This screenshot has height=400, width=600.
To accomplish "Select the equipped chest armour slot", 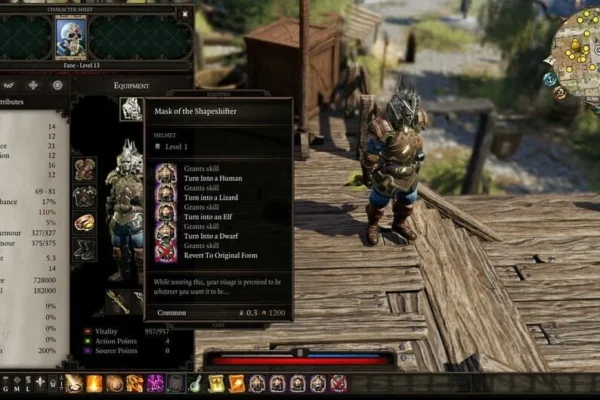I will tap(85, 196).
